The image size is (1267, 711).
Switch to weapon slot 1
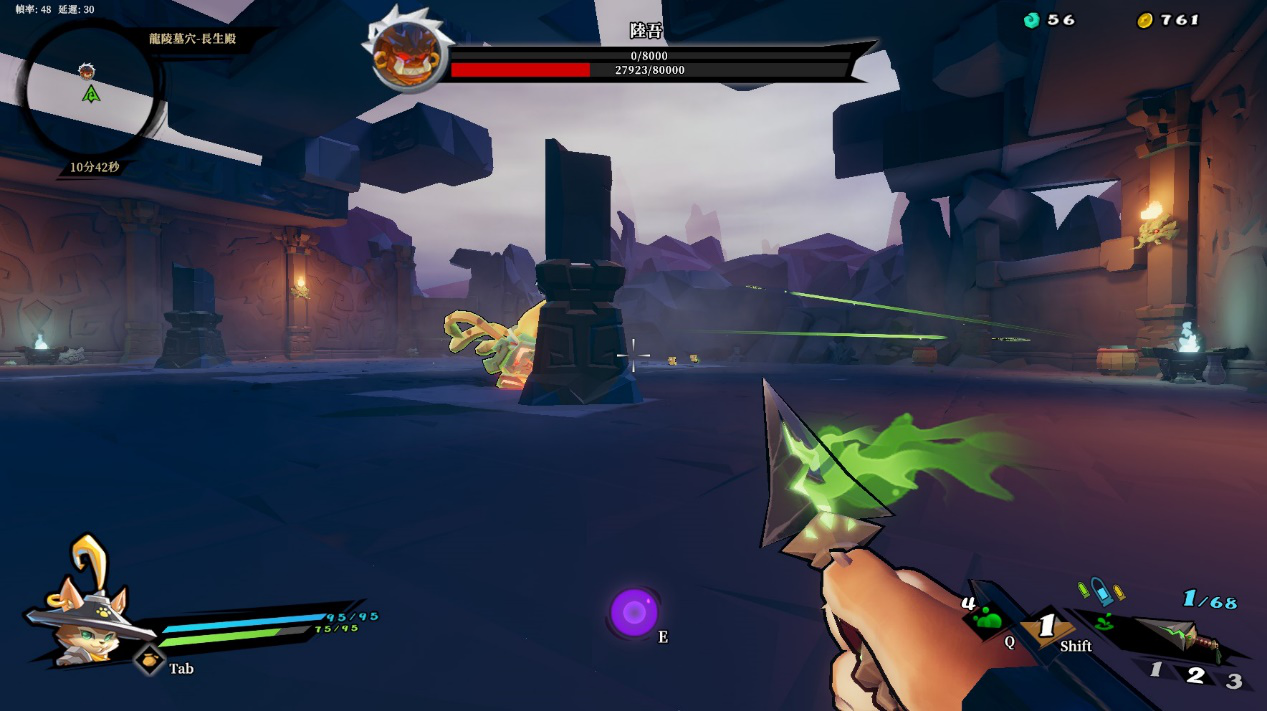[x=1156, y=670]
